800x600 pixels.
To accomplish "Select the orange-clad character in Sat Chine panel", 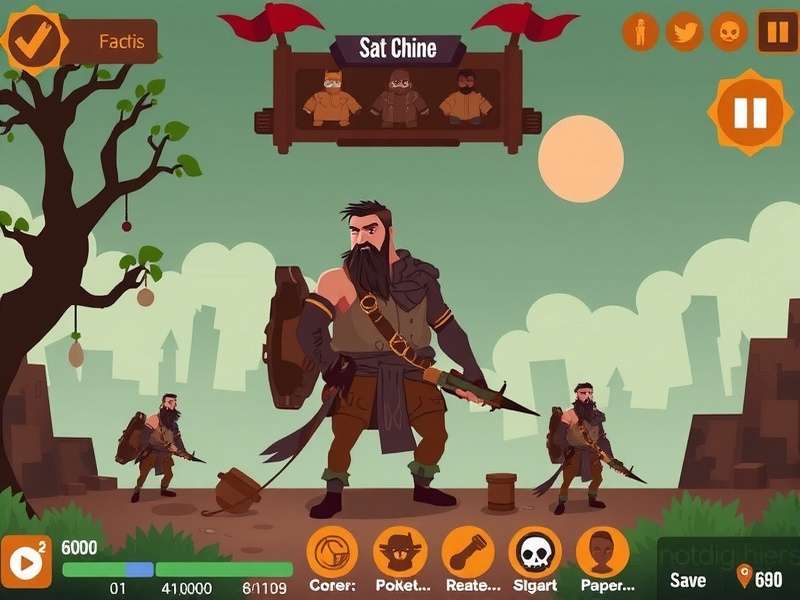I will tap(332, 99).
